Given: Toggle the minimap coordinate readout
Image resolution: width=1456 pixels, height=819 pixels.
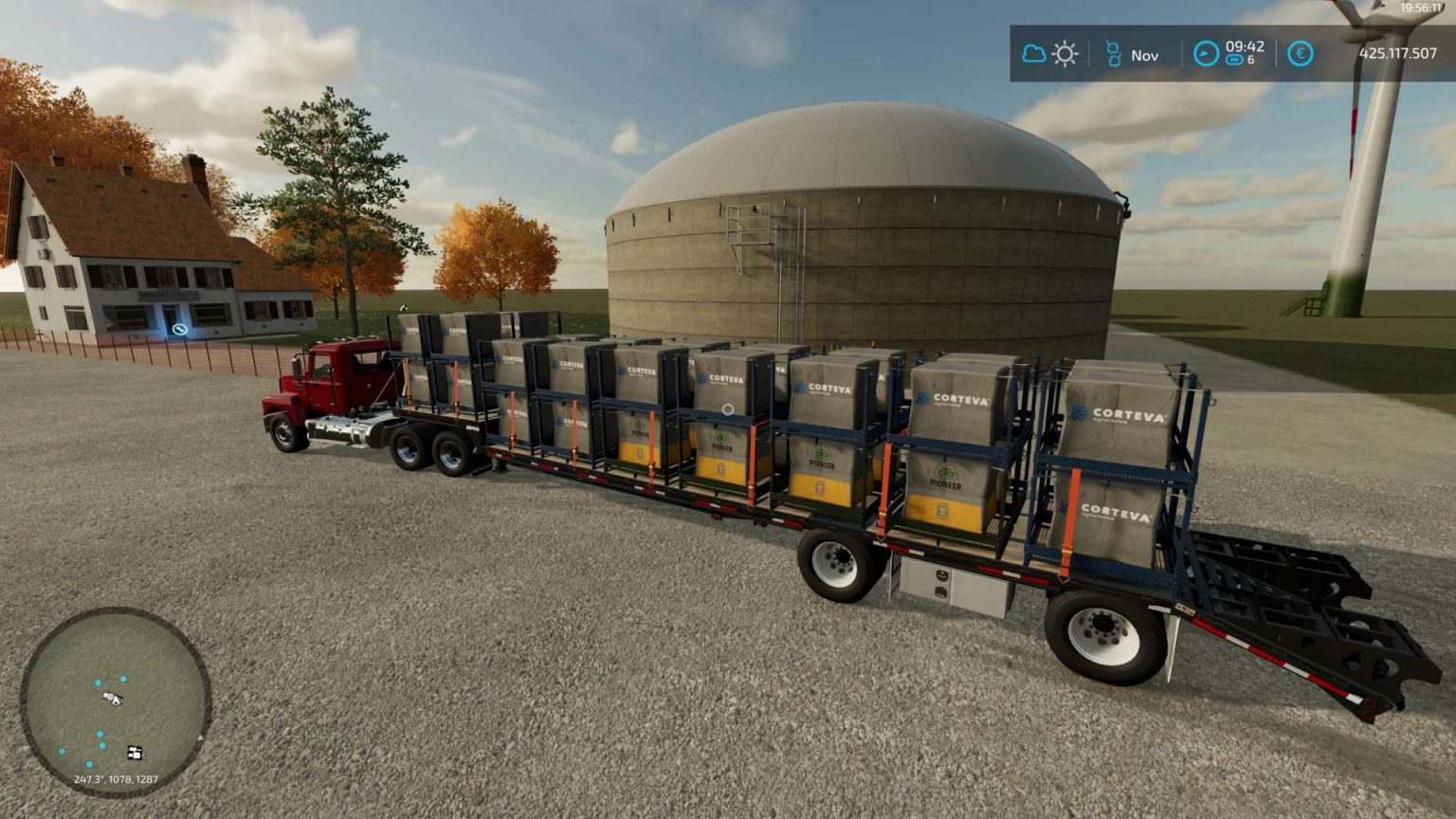Looking at the screenshot, I should click(116, 779).
